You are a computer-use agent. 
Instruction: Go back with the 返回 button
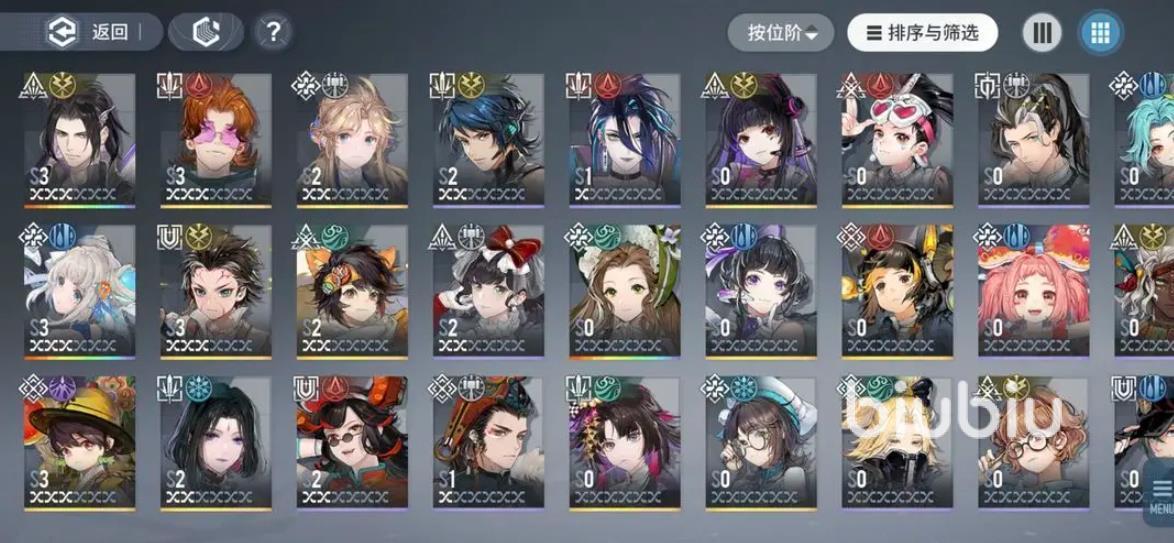point(90,32)
